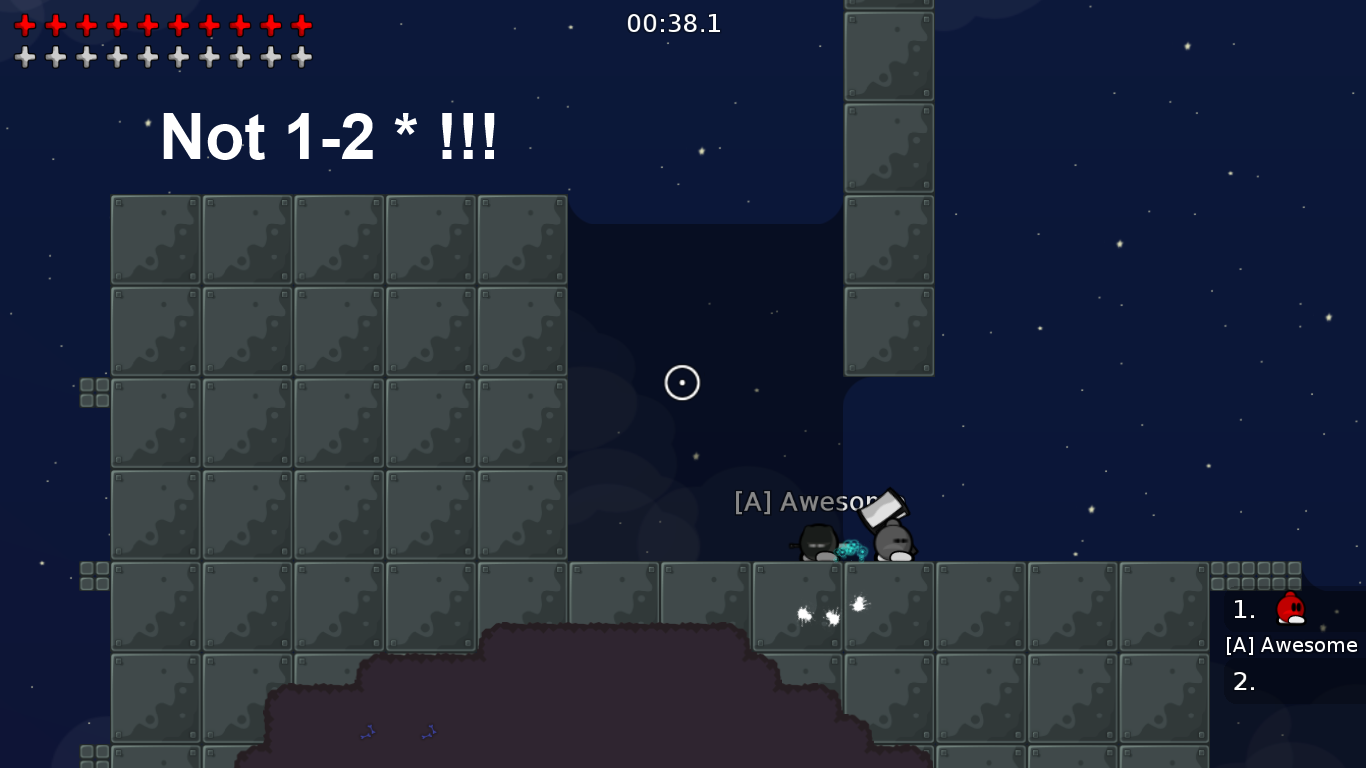Viewport: 1366px width, 768px height.
Task: Click the crosshair reticle above the platform
Action: [682, 383]
